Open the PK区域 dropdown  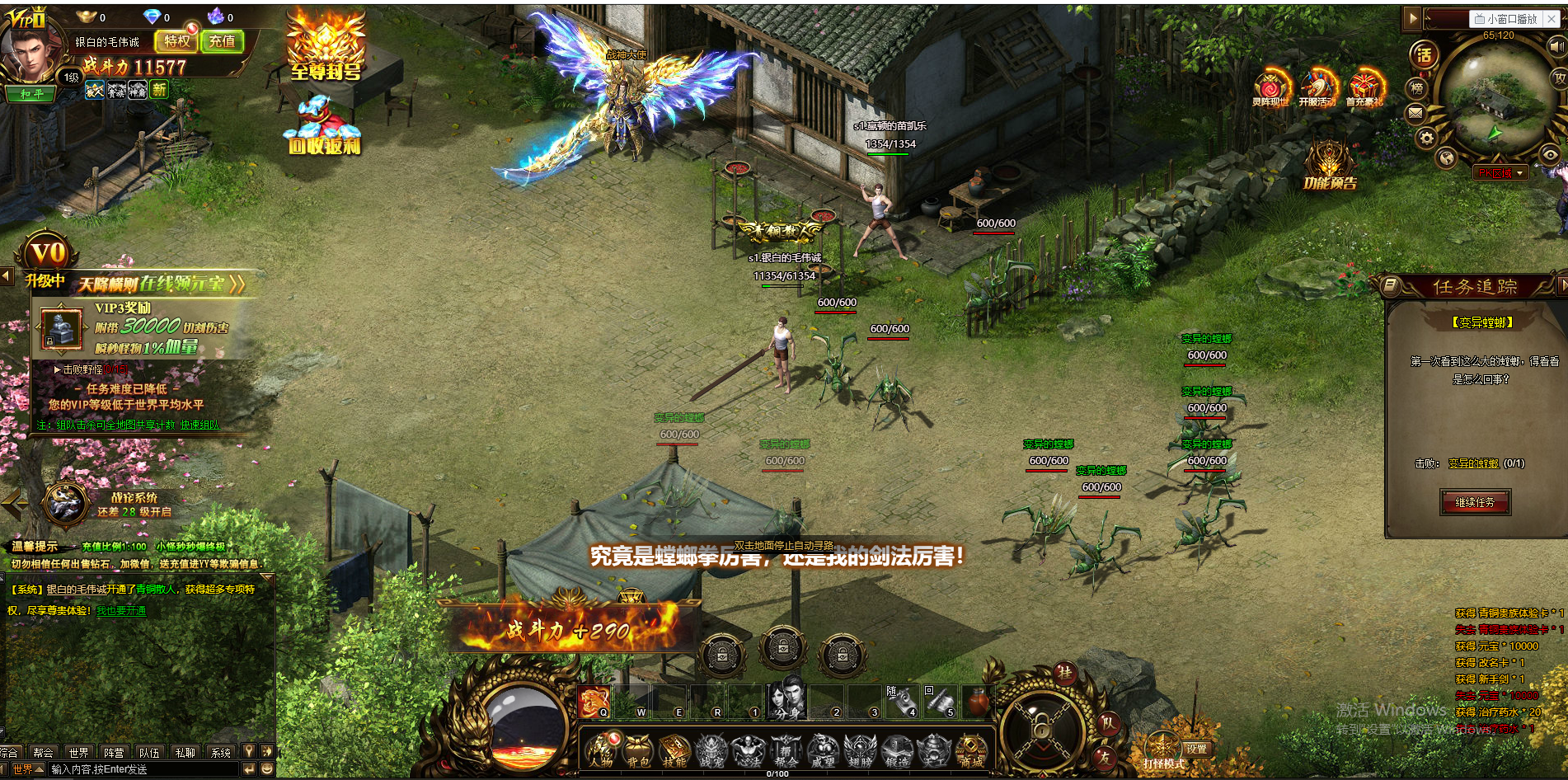pyautogui.click(x=1501, y=173)
